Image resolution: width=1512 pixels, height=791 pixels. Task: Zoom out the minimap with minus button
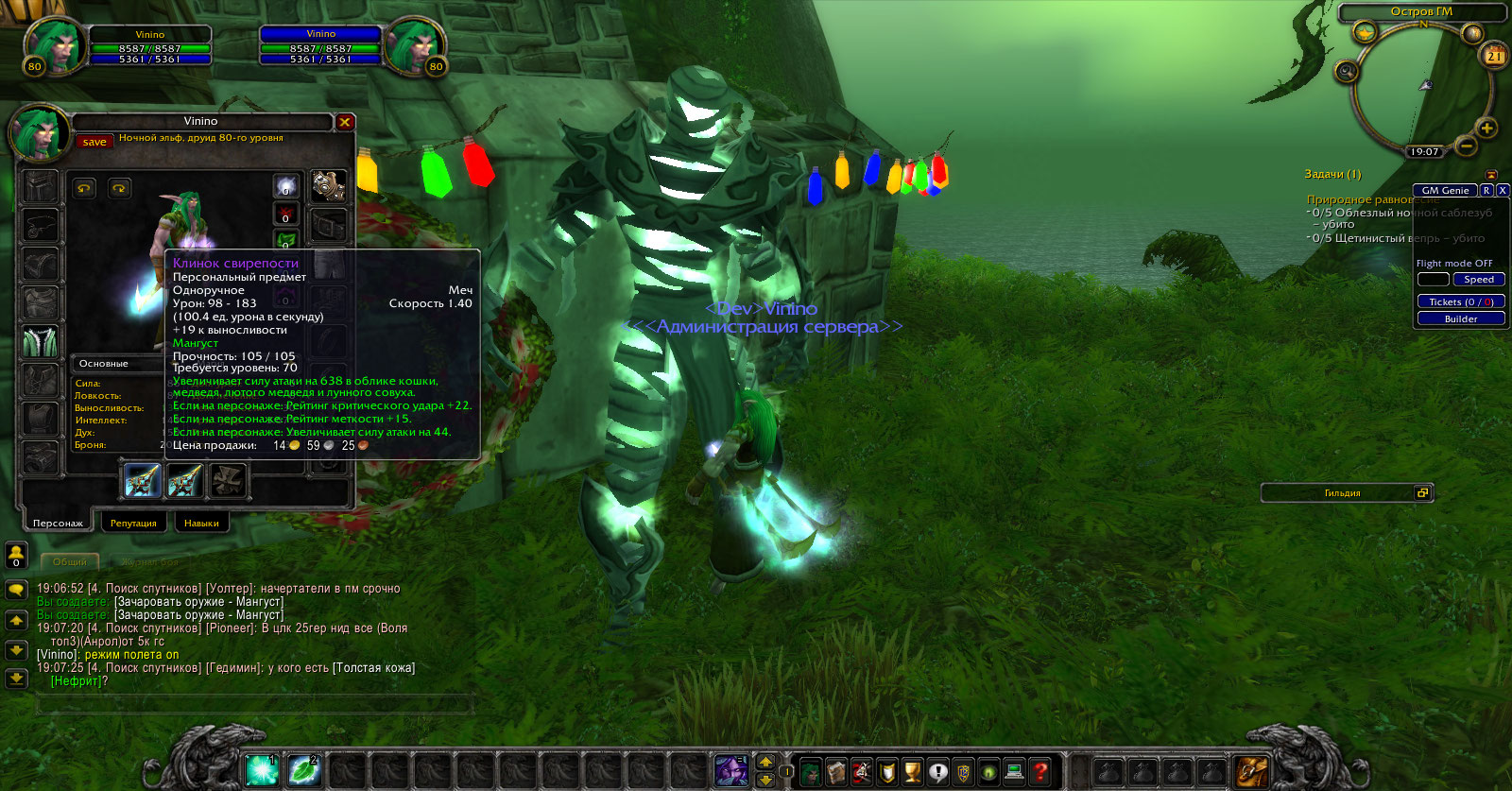pyautogui.click(x=1466, y=146)
